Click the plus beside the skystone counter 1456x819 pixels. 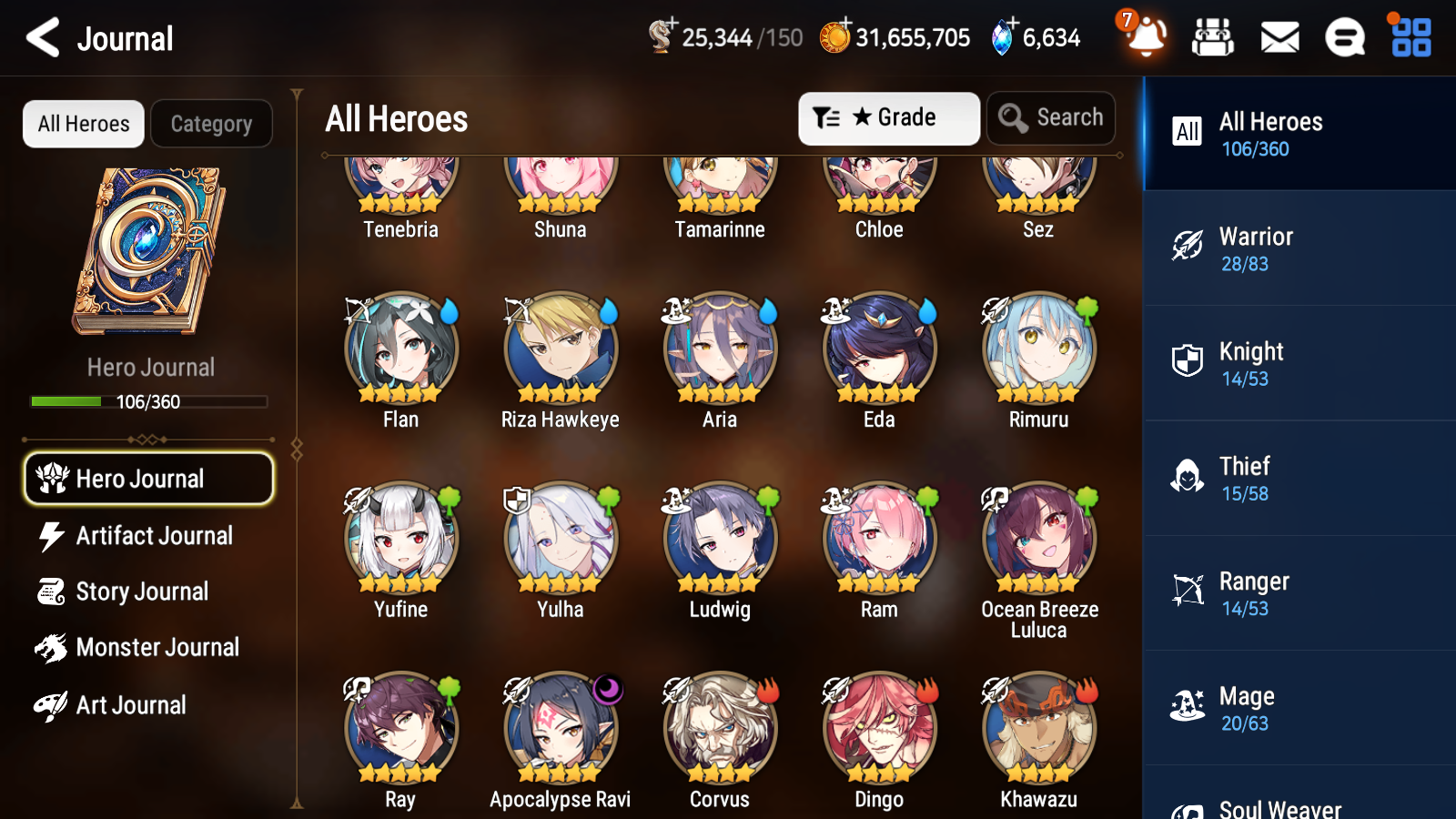click(x=1012, y=24)
